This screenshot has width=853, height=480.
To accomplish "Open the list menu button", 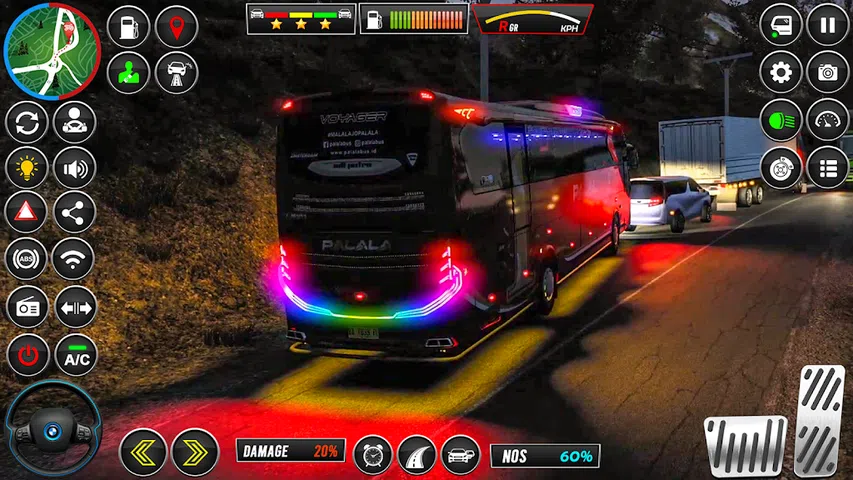I will pos(828,167).
